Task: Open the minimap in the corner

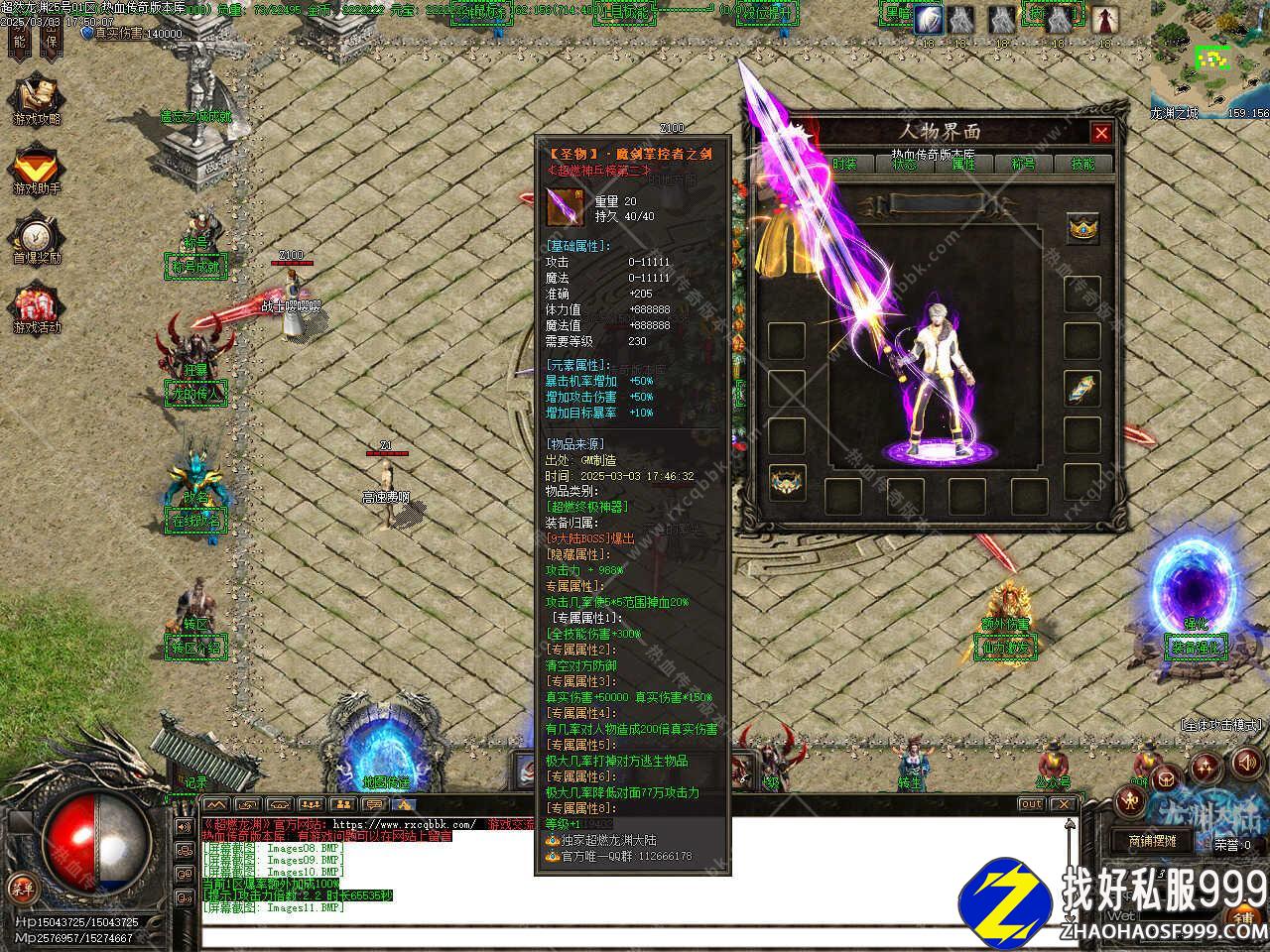Action: 1210,59
